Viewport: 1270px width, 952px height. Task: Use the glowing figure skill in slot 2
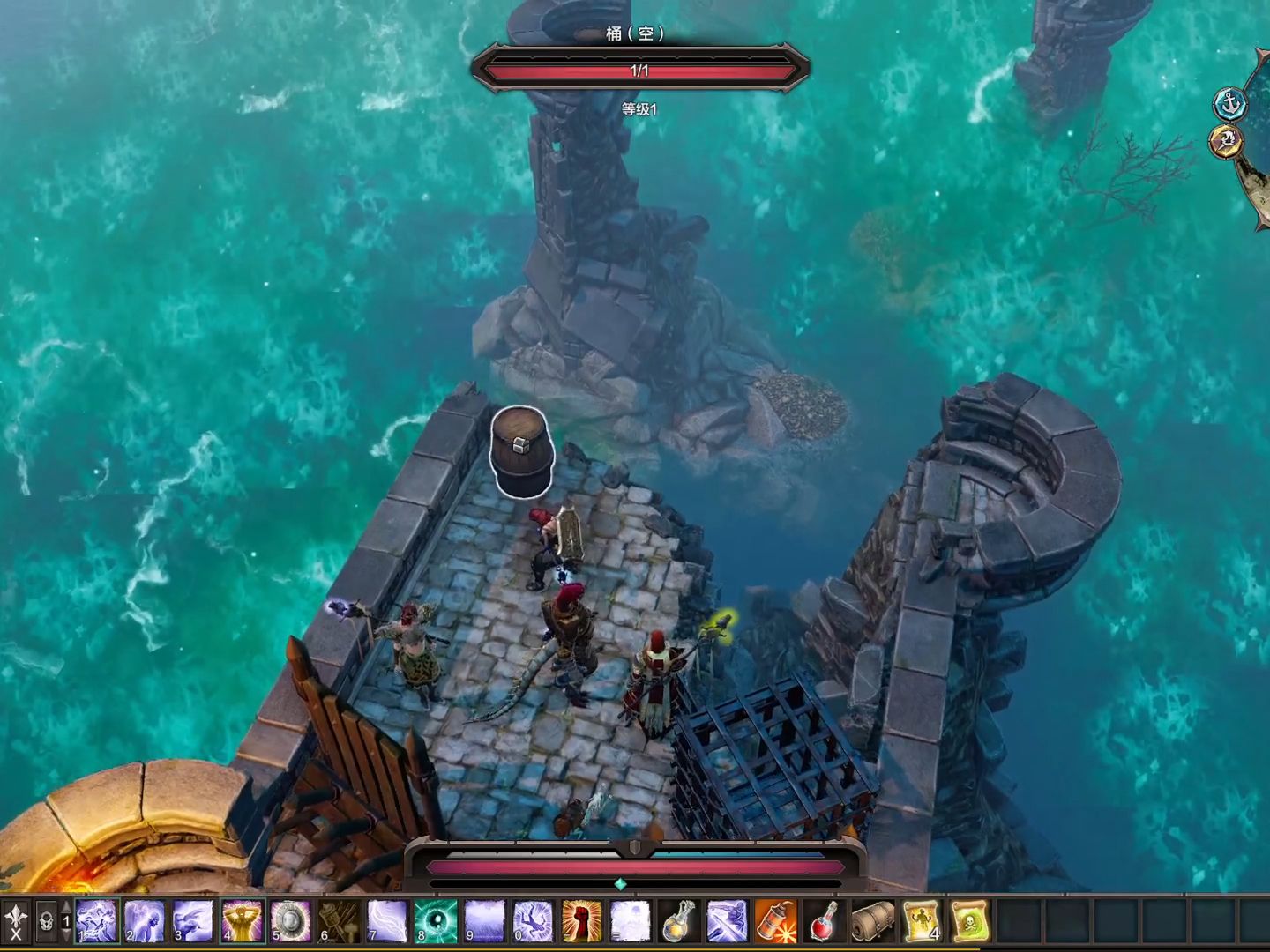[145, 921]
